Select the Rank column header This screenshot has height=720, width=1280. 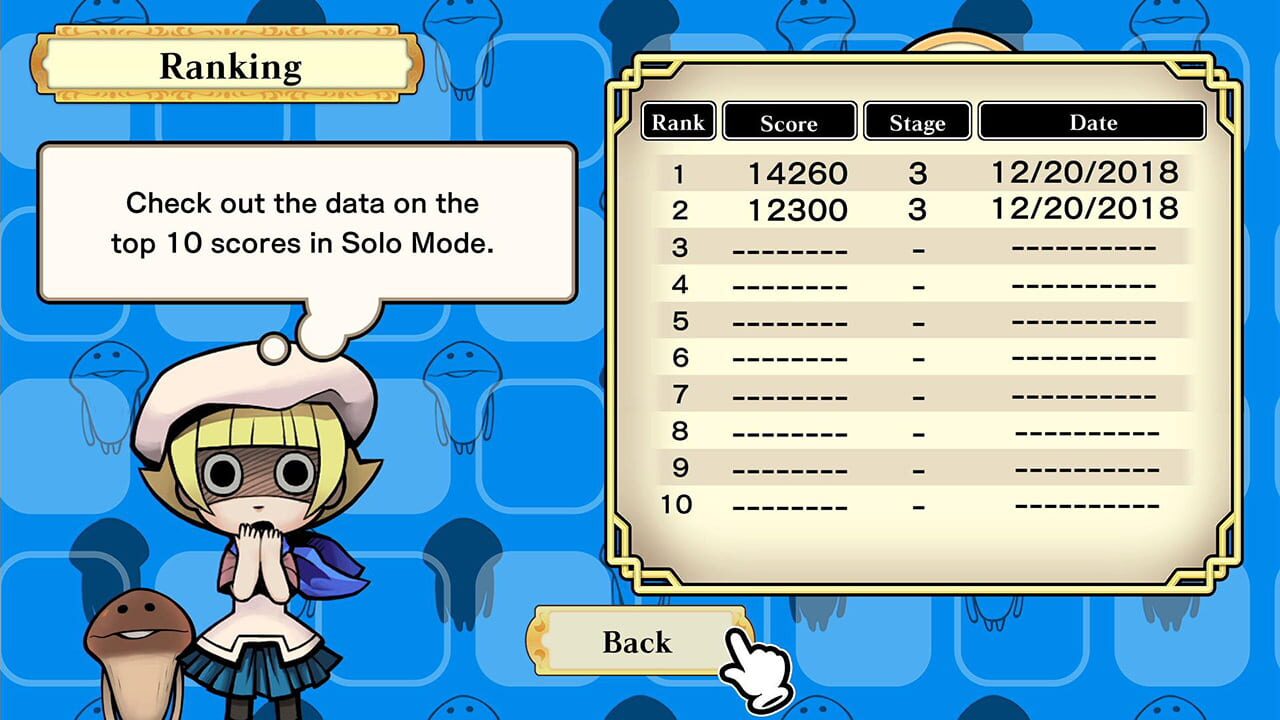[x=678, y=121]
